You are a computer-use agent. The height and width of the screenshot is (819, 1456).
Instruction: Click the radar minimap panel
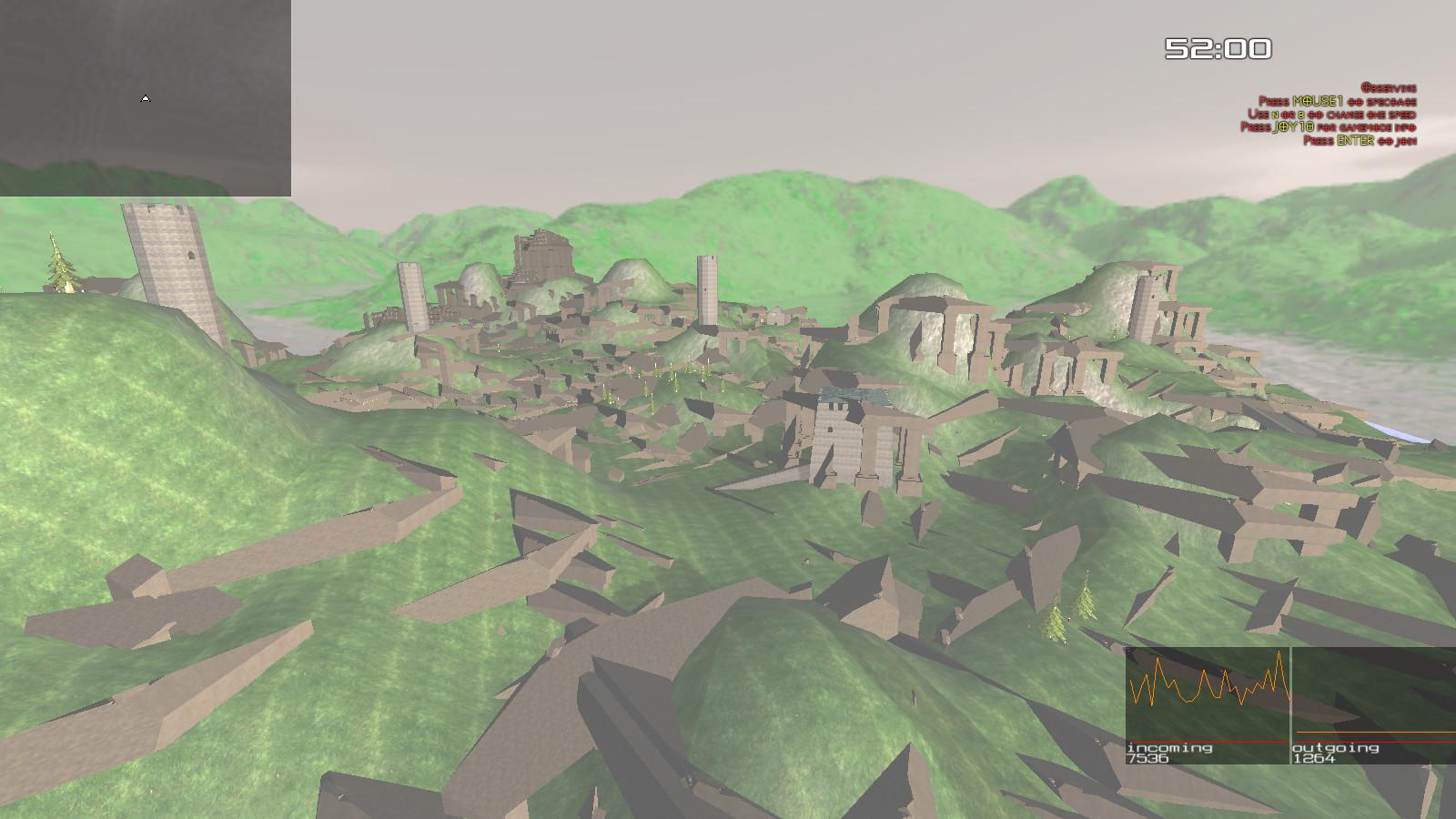(146, 97)
